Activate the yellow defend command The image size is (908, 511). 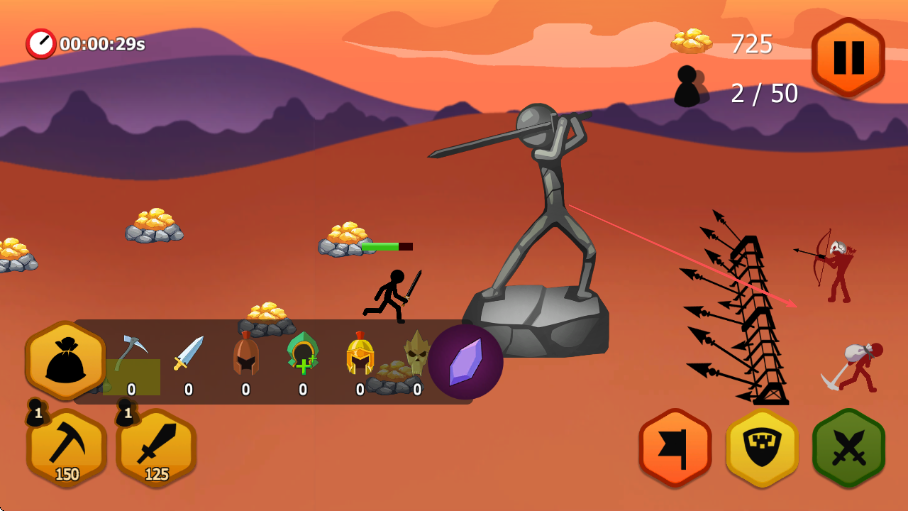tap(762, 448)
